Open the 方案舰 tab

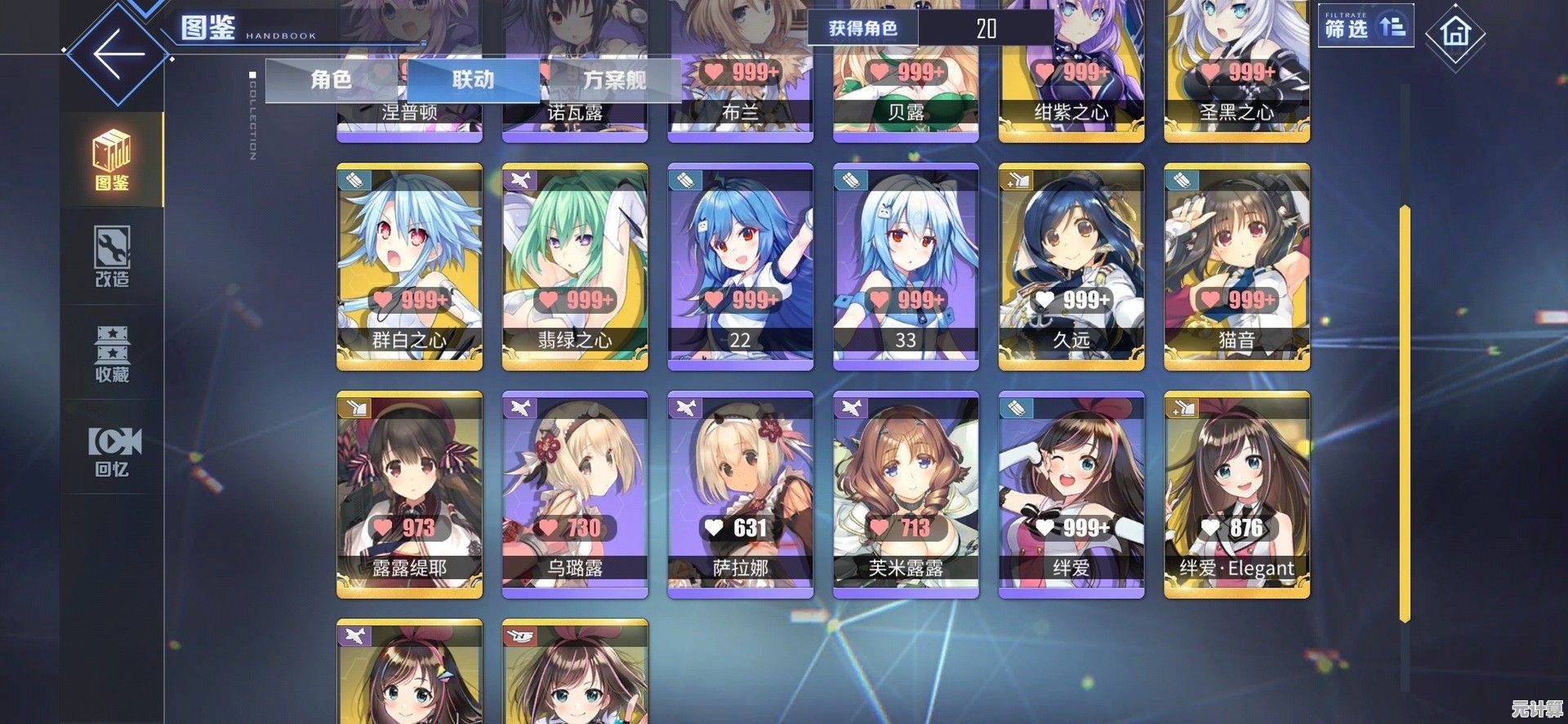click(614, 79)
